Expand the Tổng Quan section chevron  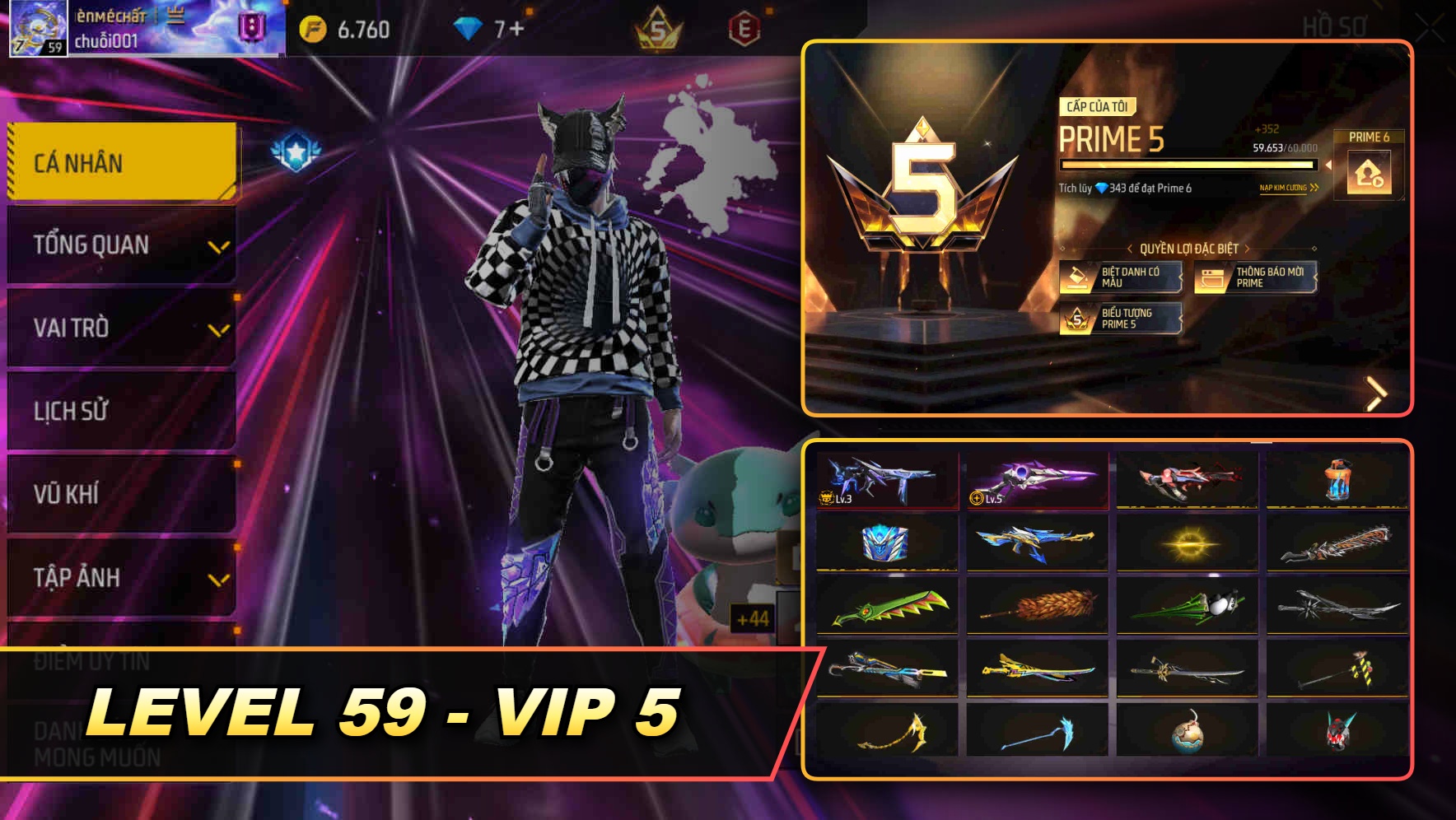click(217, 245)
